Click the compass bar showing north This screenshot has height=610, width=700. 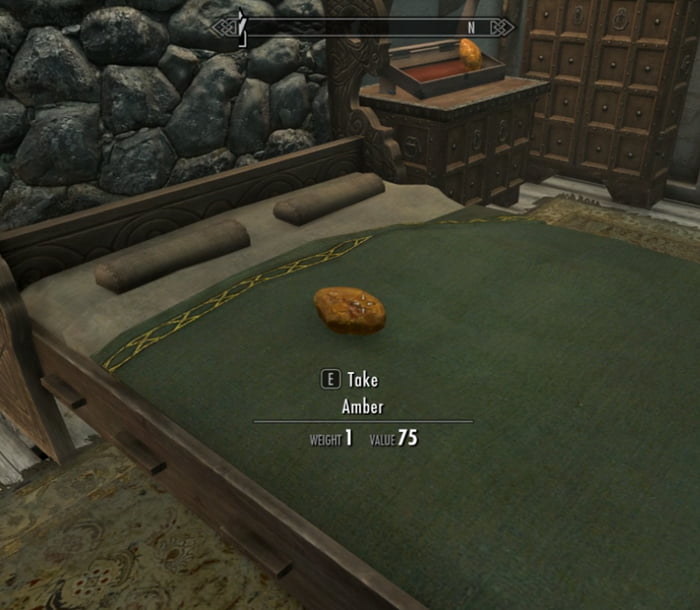pos(363,27)
